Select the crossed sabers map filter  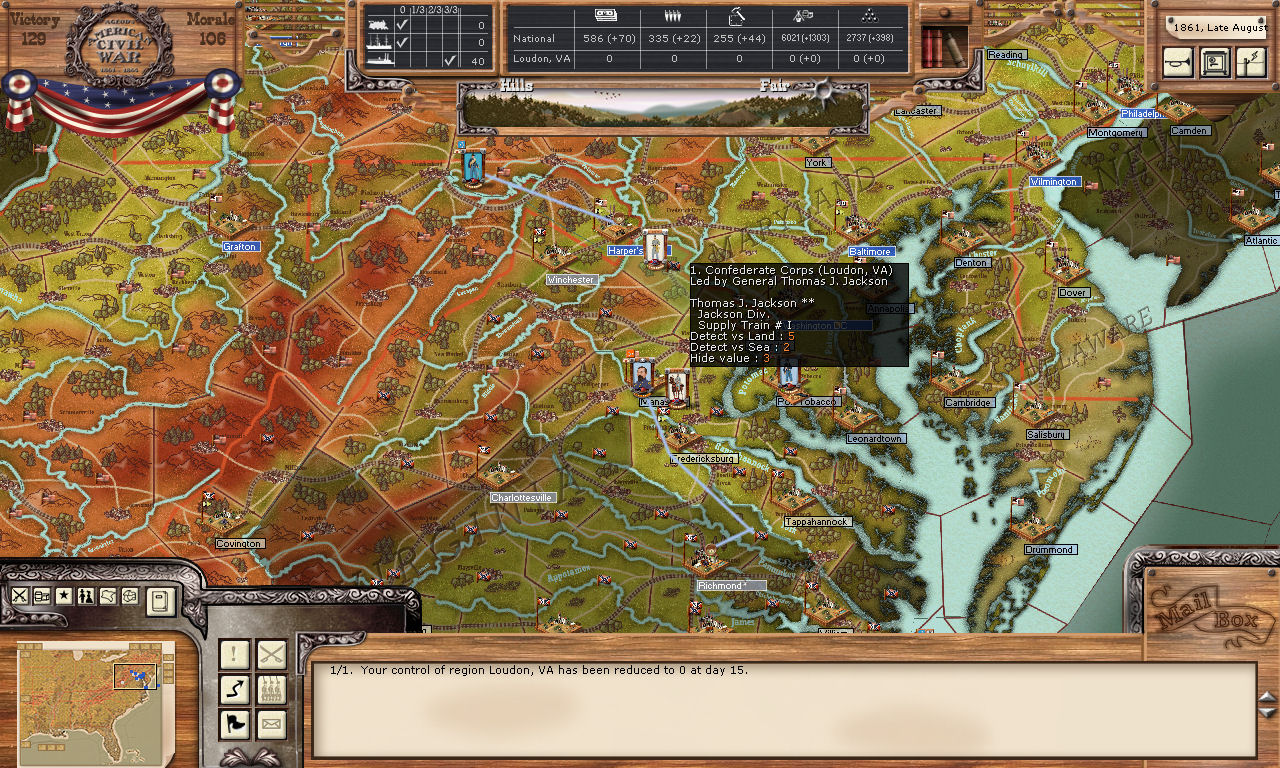point(20,596)
